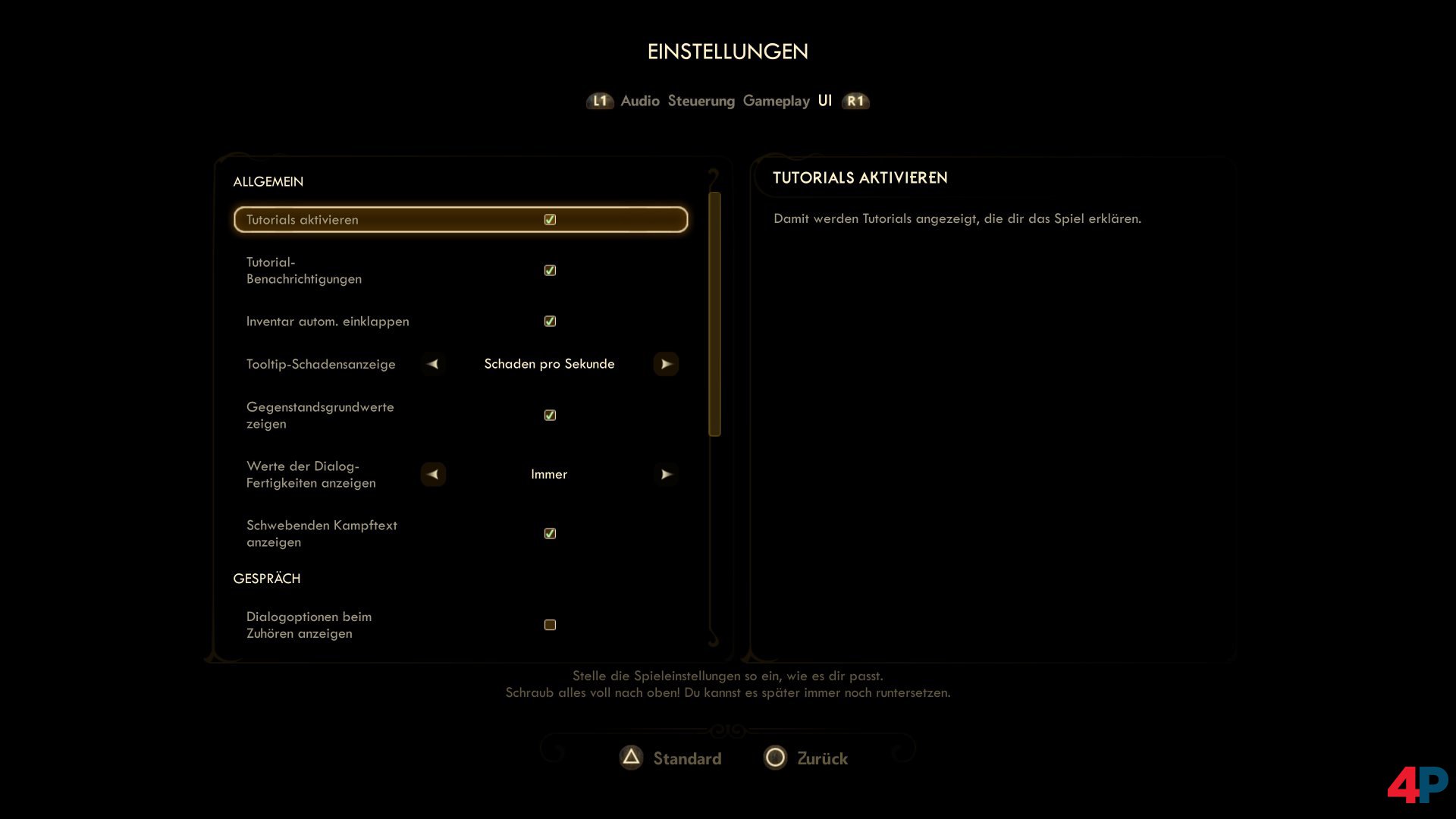Image resolution: width=1456 pixels, height=819 pixels.
Task: Click the Circle icon next to Zurück
Action: pos(775,758)
